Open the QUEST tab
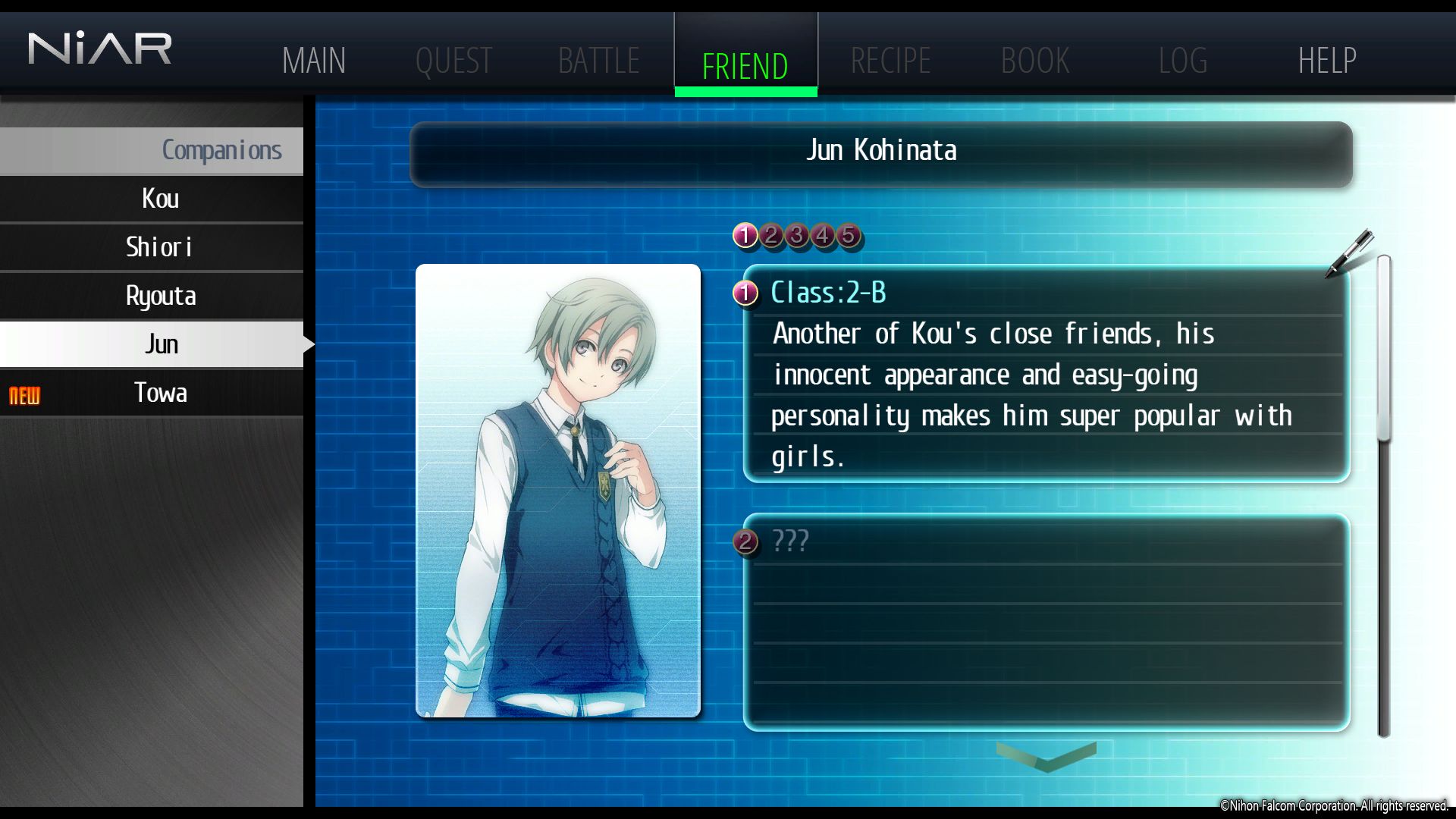The width and height of the screenshot is (1456, 819). click(453, 61)
